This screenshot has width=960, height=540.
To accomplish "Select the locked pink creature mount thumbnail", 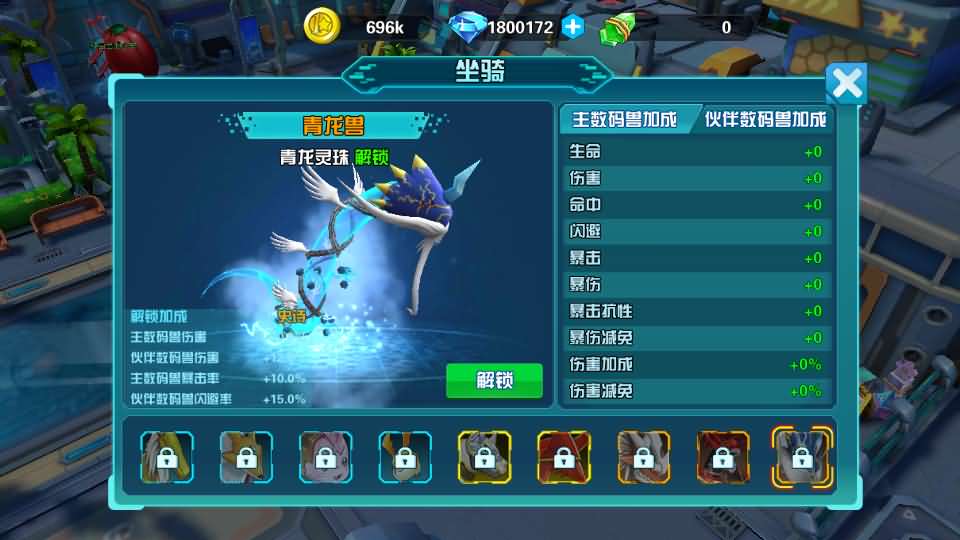I will (x=325, y=458).
